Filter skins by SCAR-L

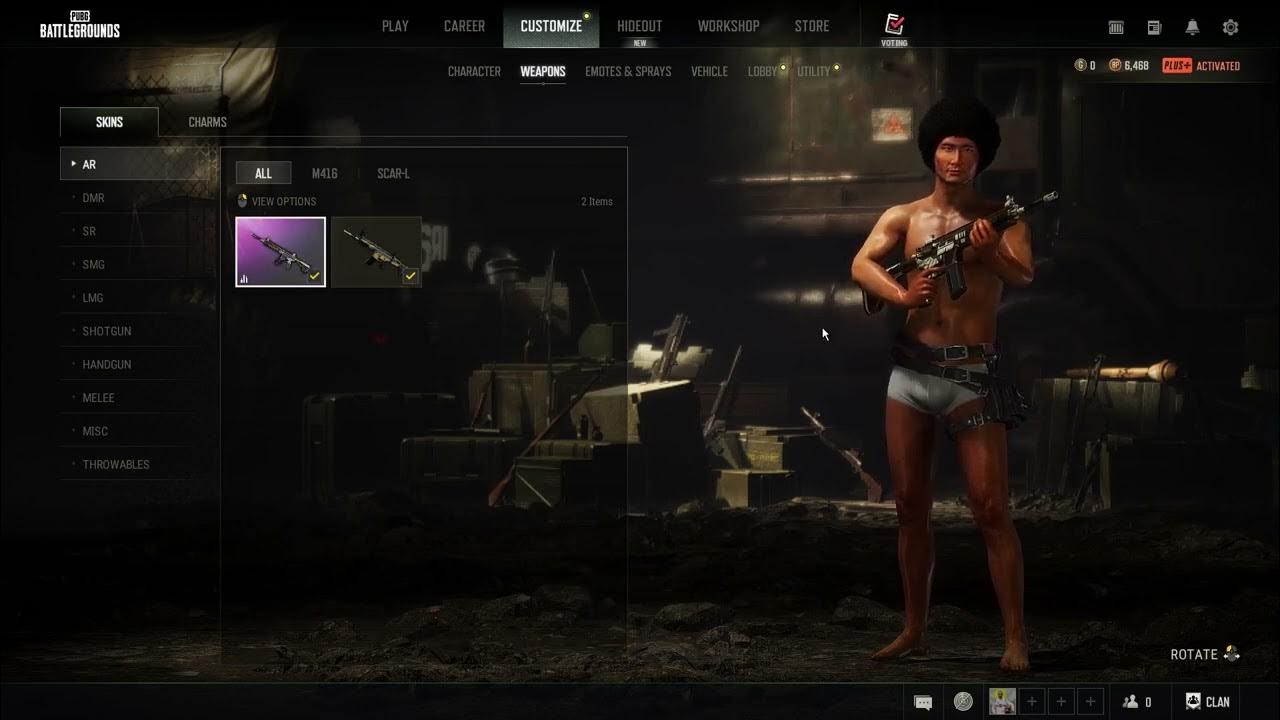[393, 173]
